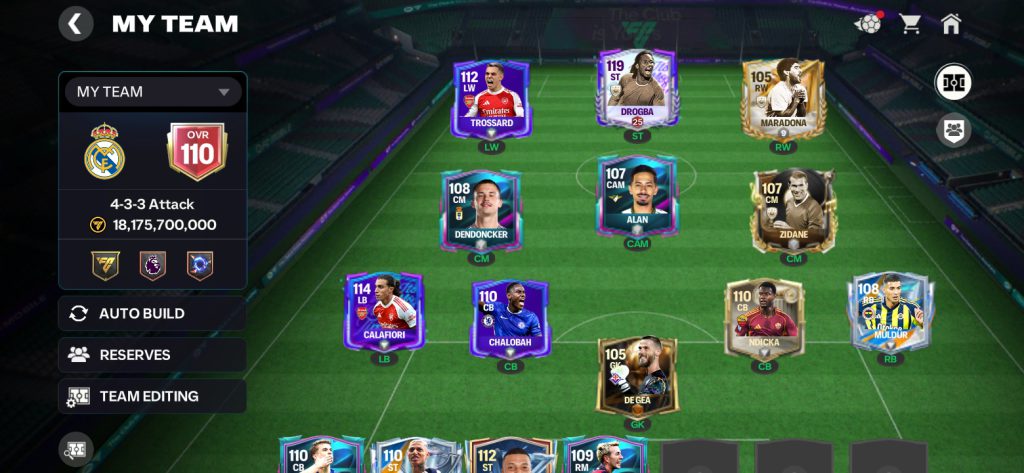Pick the Dendoncker midfielder card
Screen dimensions: 1024x473
pos(481,209)
